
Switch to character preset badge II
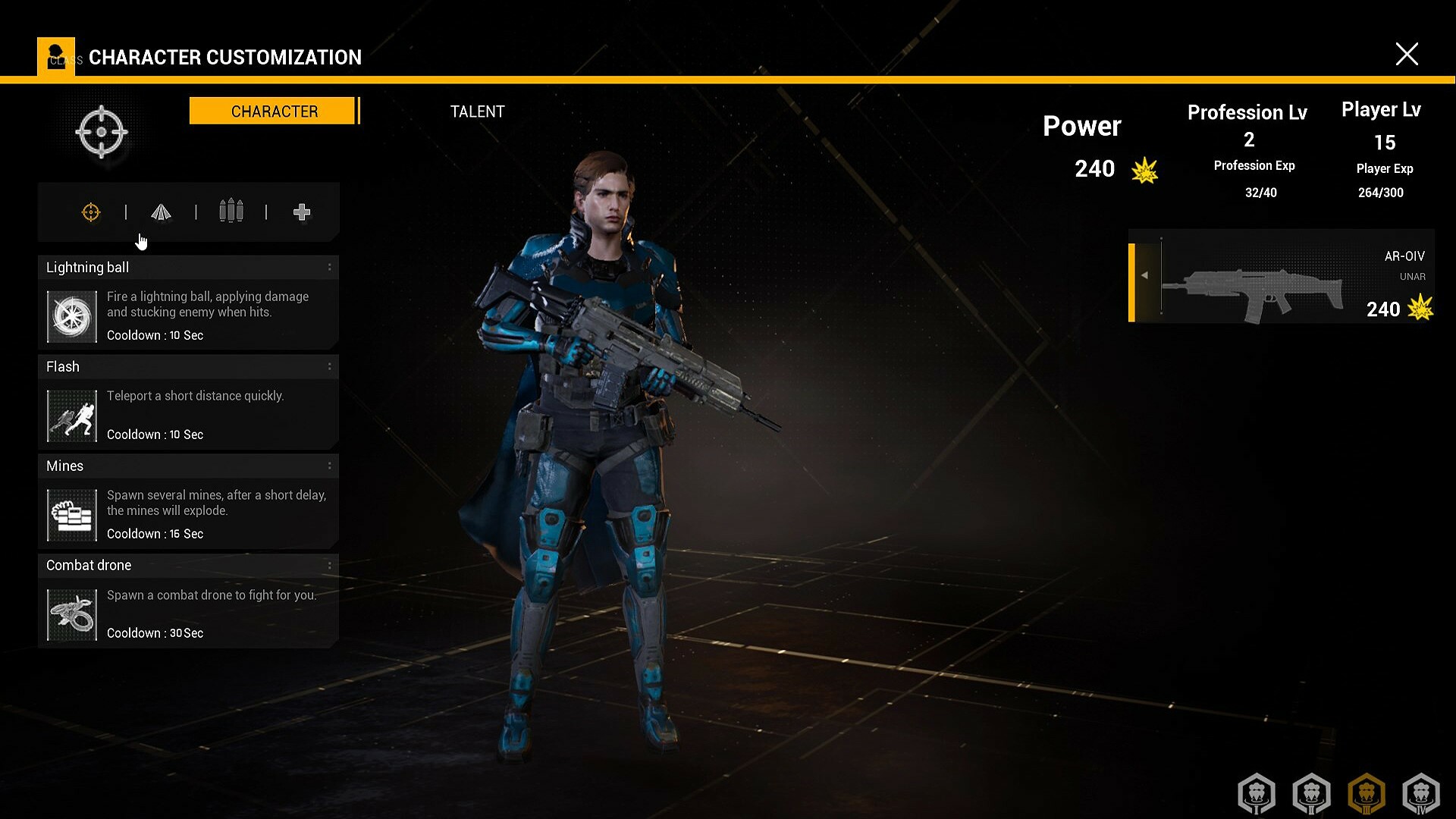[x=1312, y=793]
